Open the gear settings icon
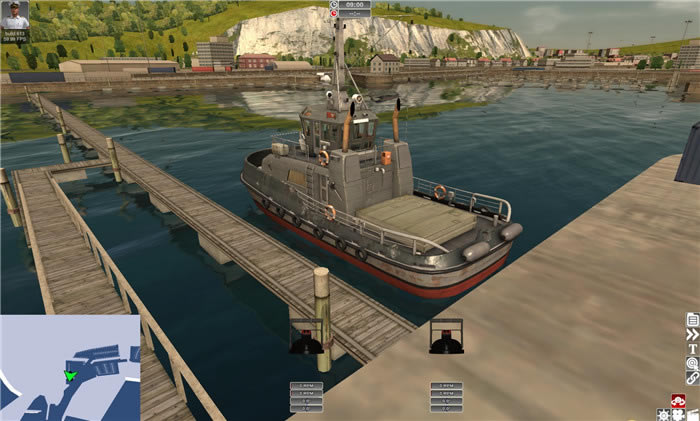Viewport: 700px width, 421px height. coord(663,414)
